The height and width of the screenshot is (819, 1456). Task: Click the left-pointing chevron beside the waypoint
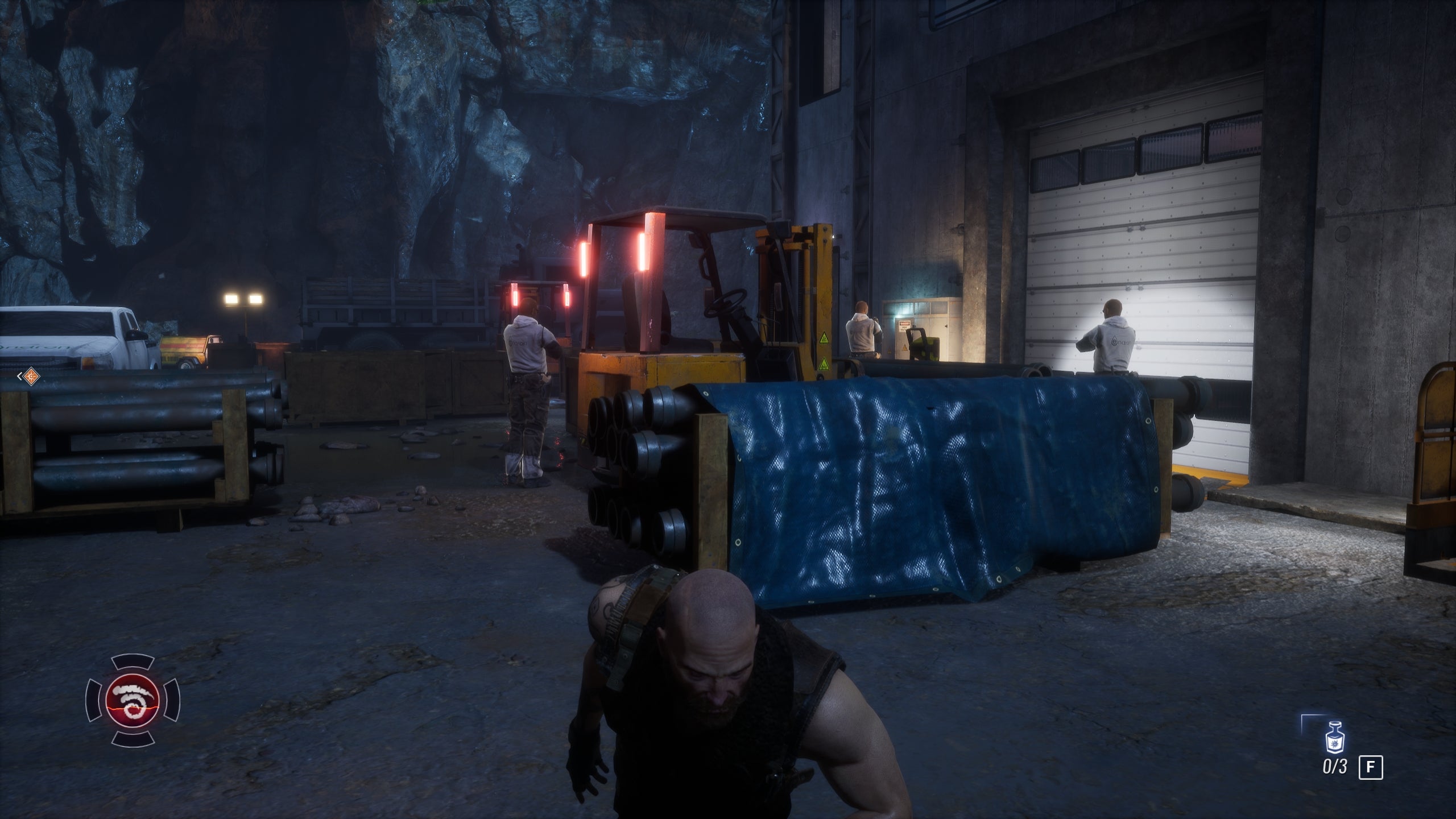click(x=20, y=377)
